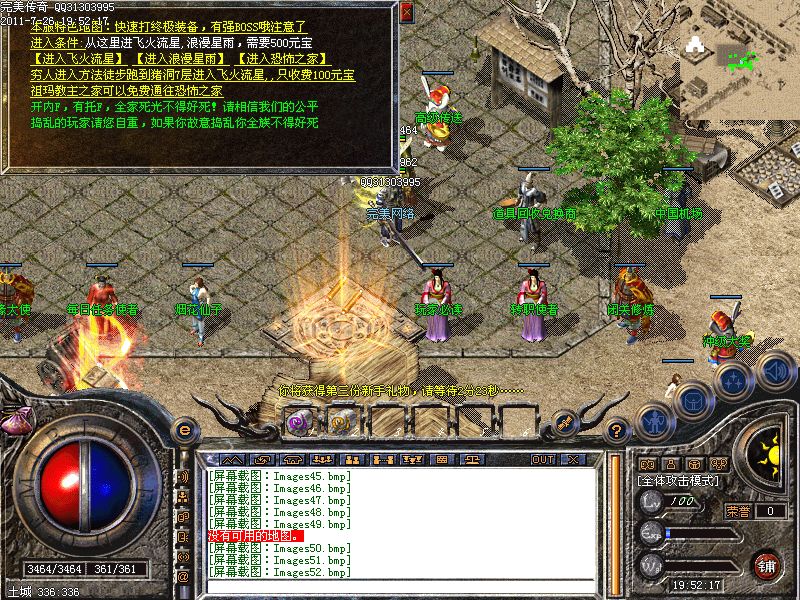Use the golden item in the second belt slot

coord(336,422)
